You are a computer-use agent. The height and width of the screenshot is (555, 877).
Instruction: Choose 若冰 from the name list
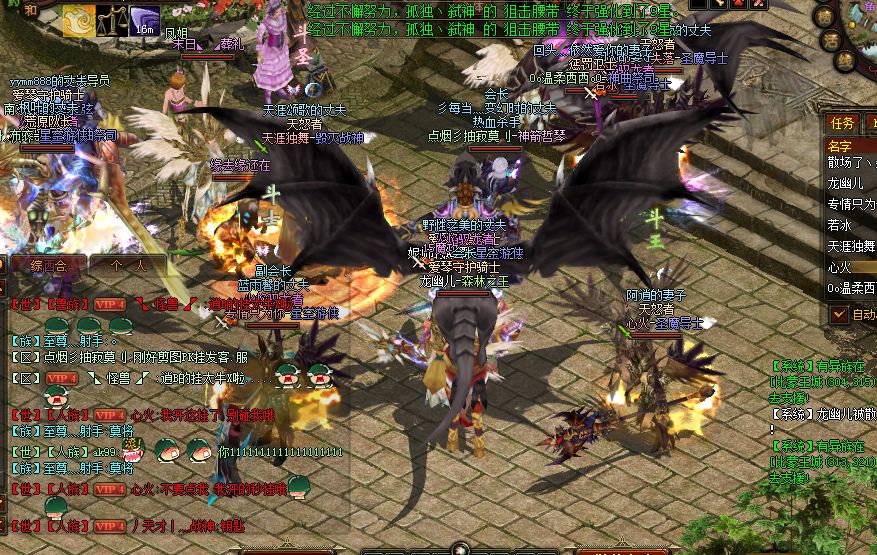pyautogui.click(x=841, y=225)
